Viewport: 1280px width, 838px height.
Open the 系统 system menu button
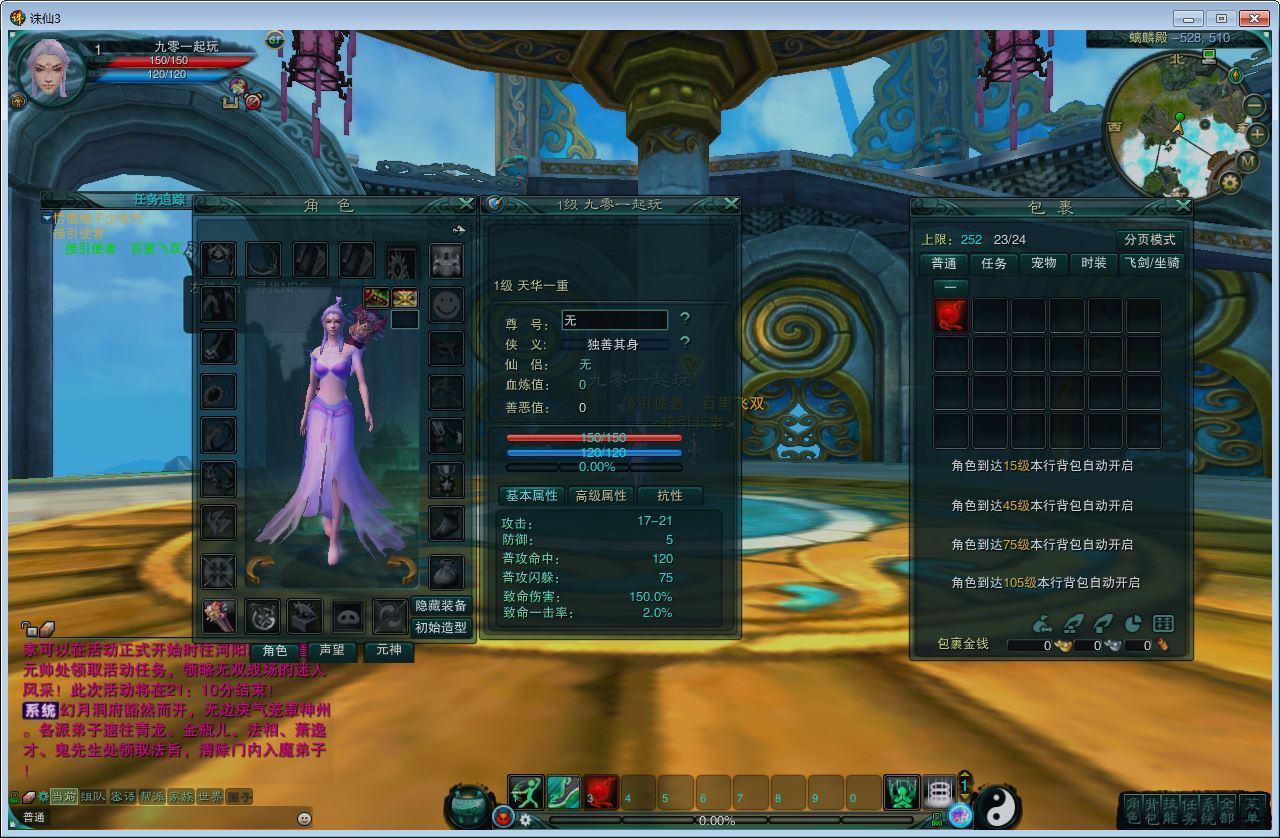[x=1208, y=810]
